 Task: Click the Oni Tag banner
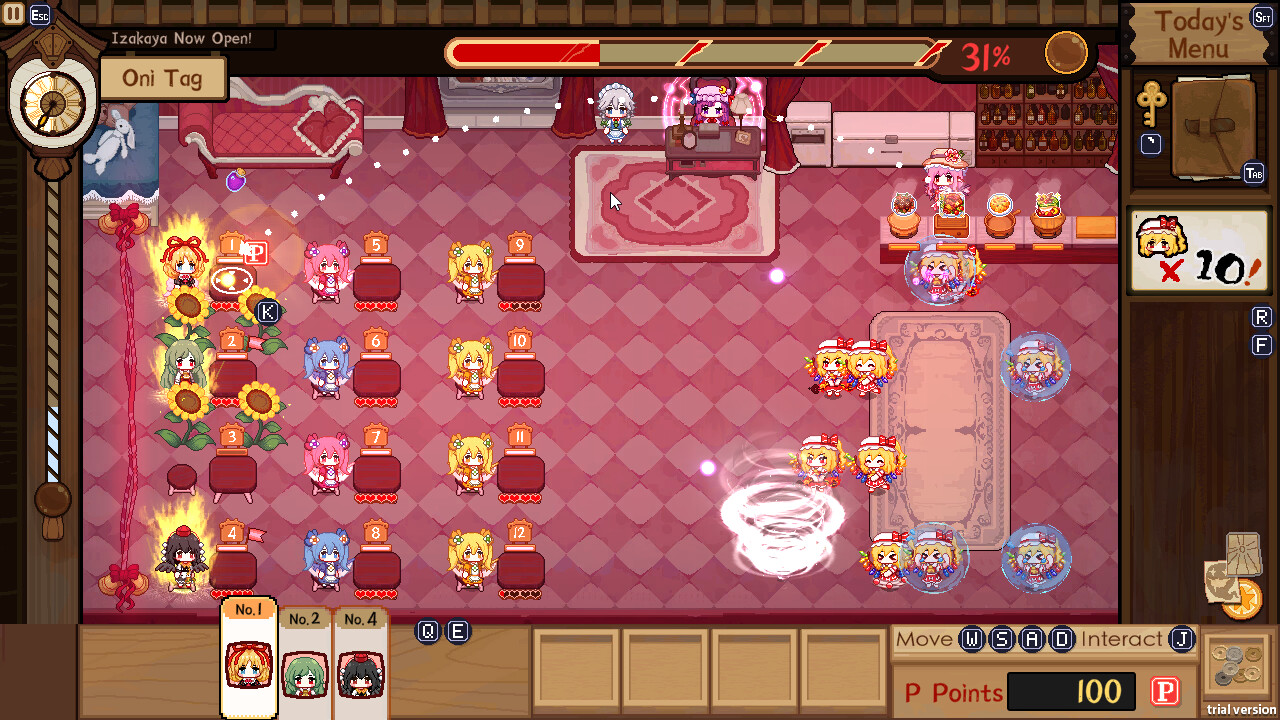pyautogui.click(x=163, y=78)
